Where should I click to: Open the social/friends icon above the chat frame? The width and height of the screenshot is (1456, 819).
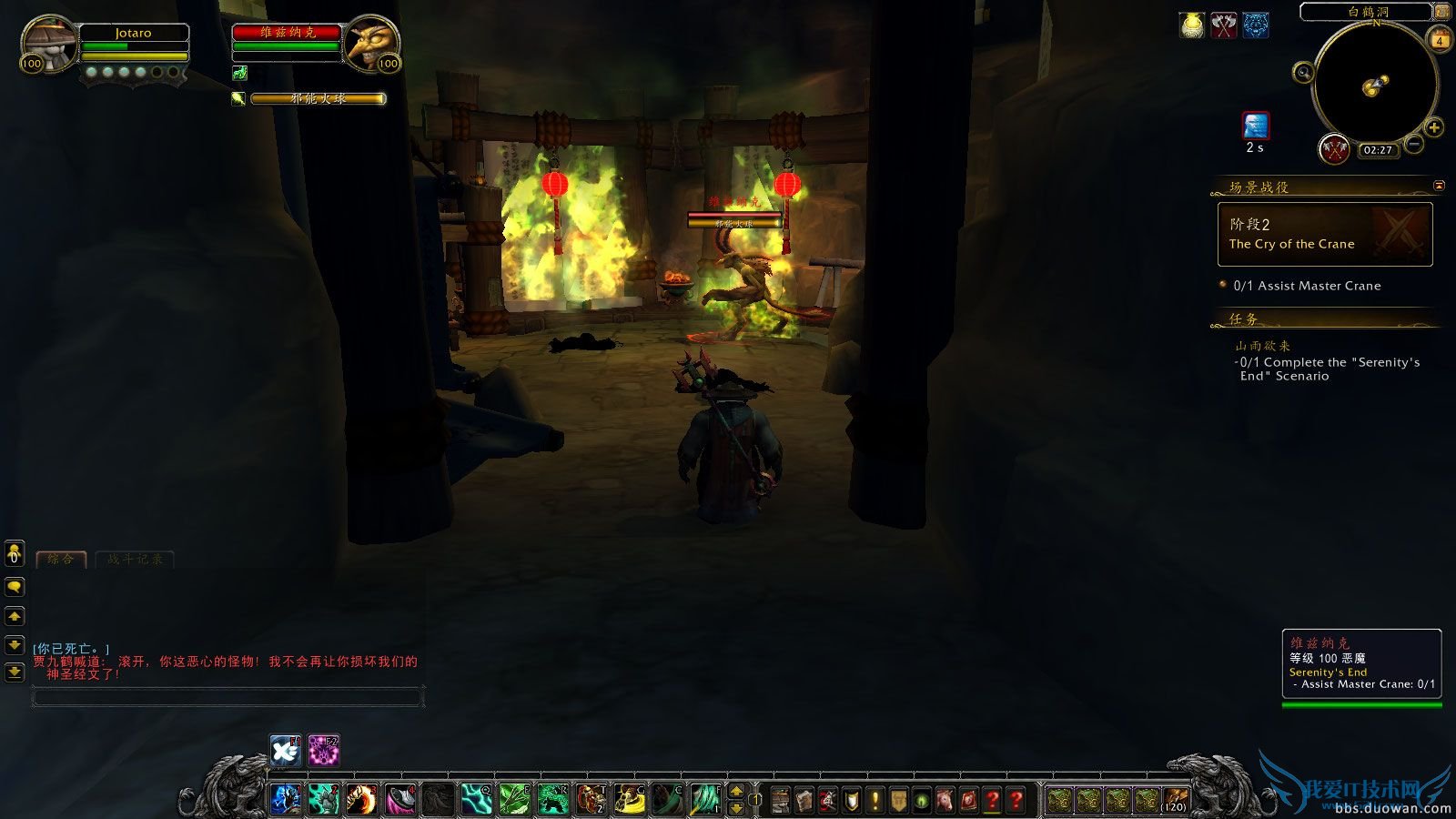(14, 553)
